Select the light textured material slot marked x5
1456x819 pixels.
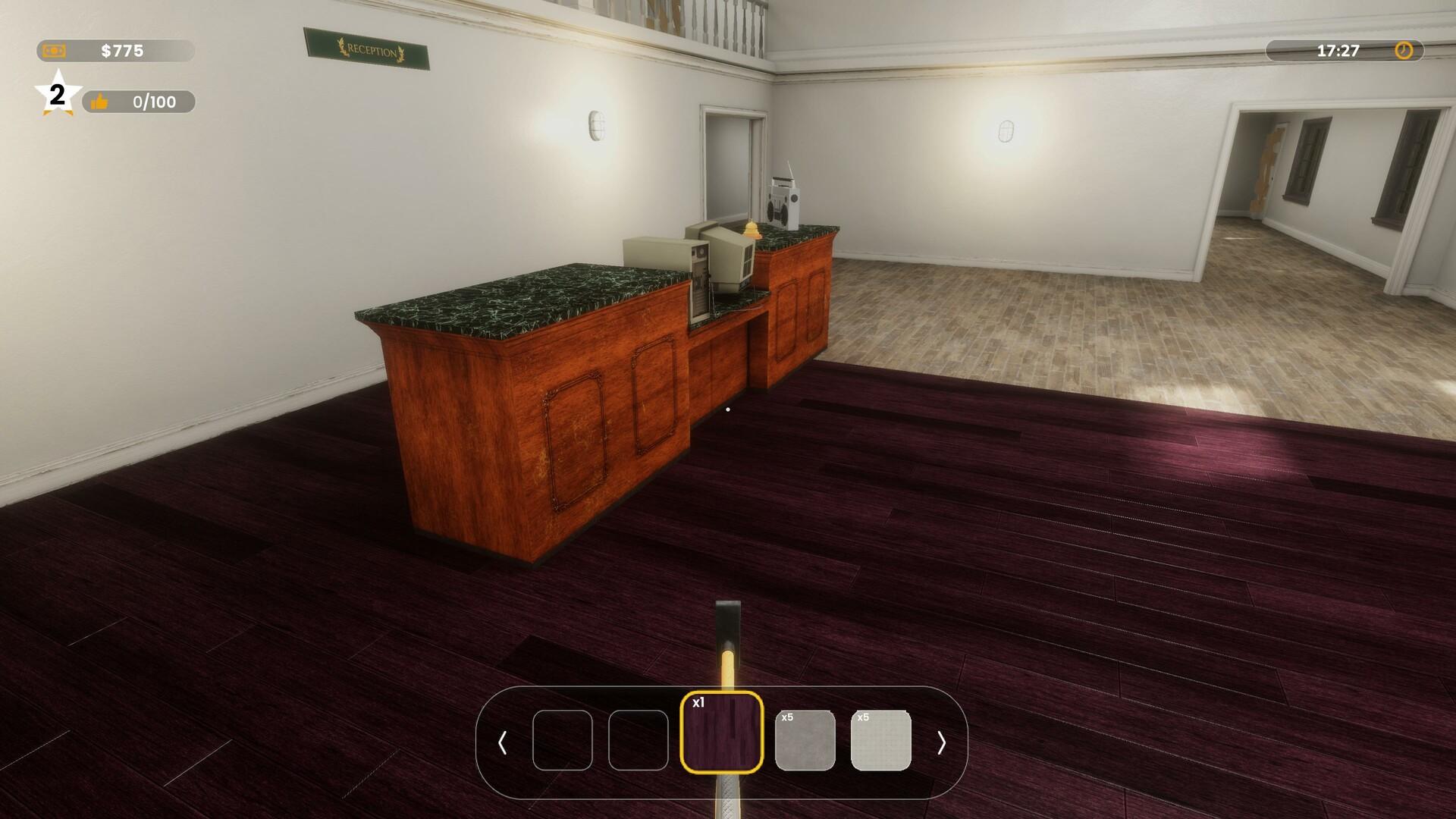pyautogui.click(x=882, y=741)
